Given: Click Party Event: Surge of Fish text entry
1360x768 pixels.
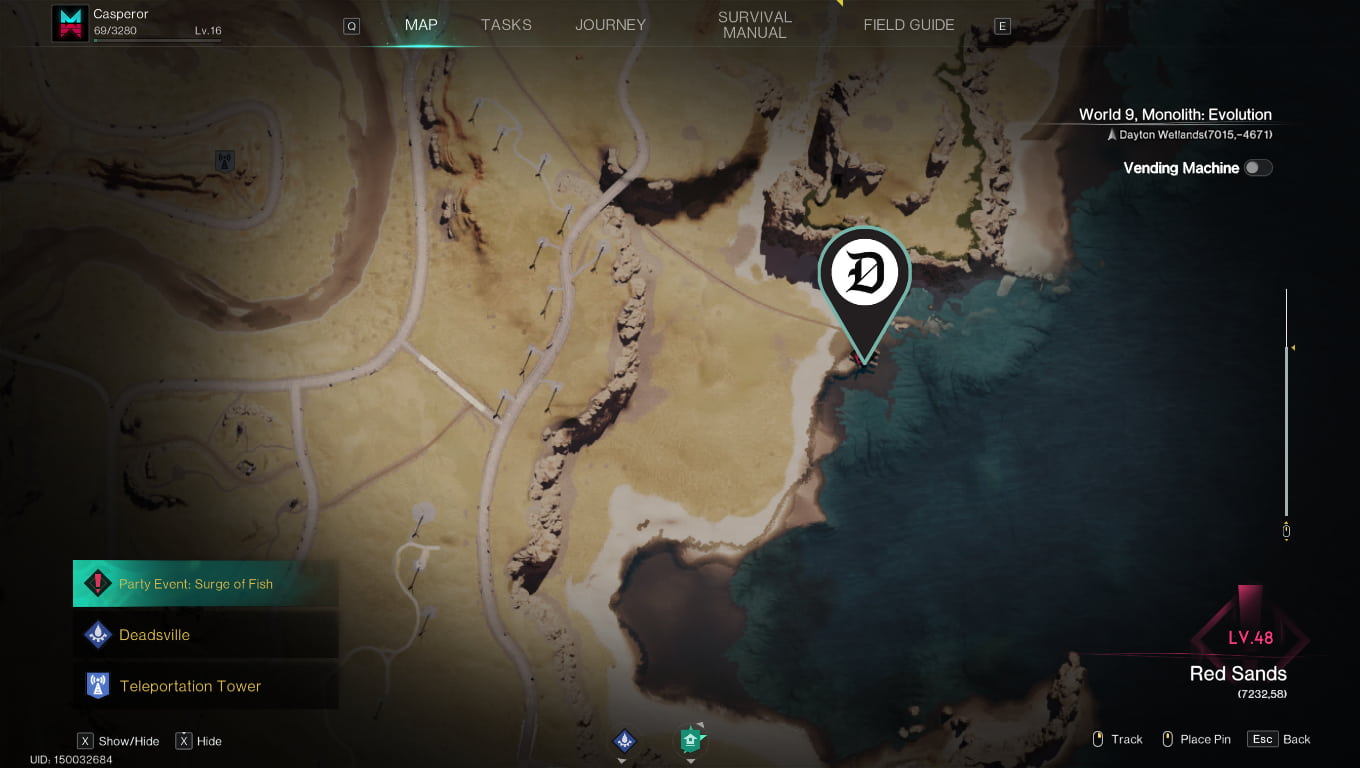Looking at the screenshot, I should coord(196,583).
